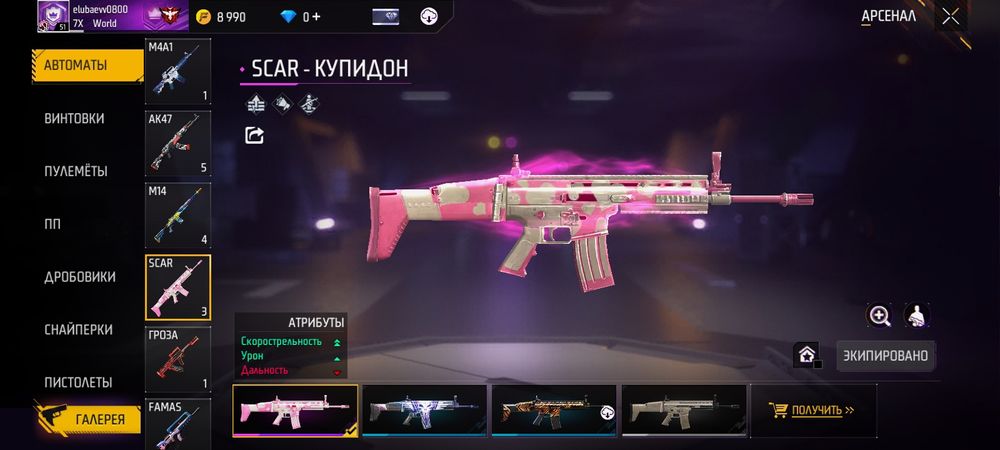The width and height of the screenshot is (1000, 450).
Task: Select the tiger-striped orange SCAR skin
Action: (554, 410)
